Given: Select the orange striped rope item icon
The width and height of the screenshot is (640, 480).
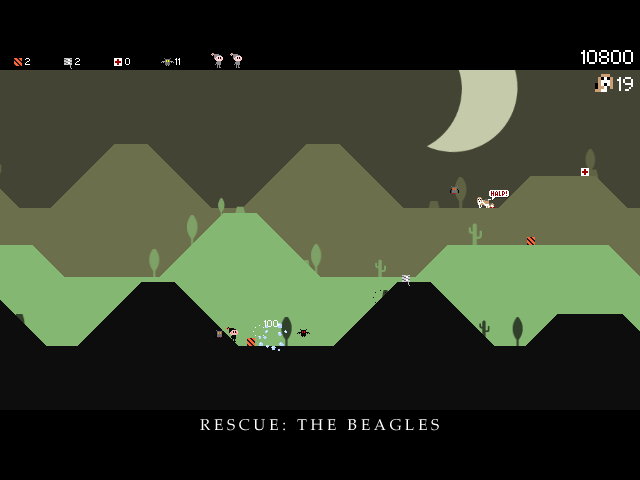Looking at the screenshot, I should (17, 62).
